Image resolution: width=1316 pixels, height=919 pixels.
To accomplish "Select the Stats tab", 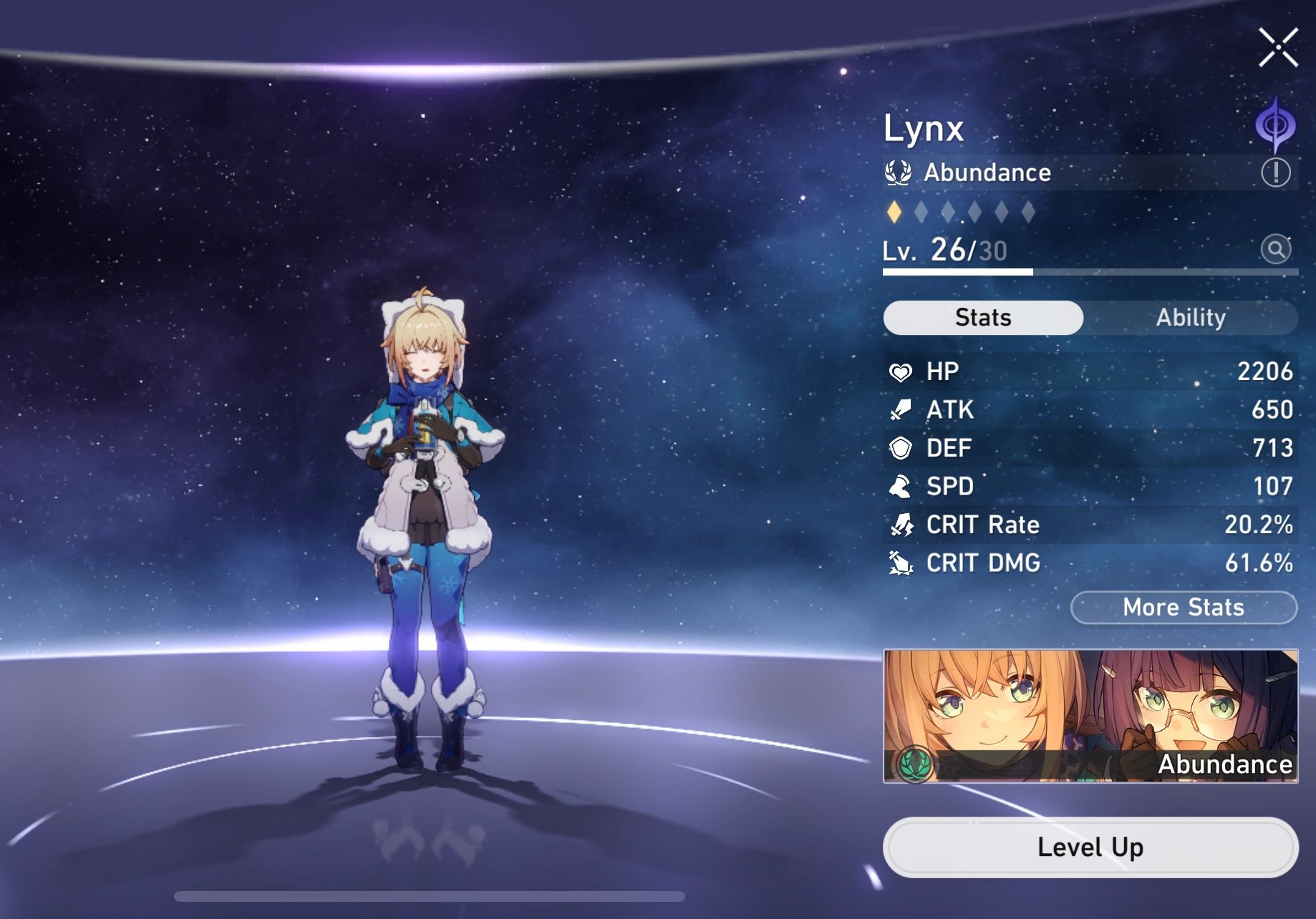I will 982,317.
